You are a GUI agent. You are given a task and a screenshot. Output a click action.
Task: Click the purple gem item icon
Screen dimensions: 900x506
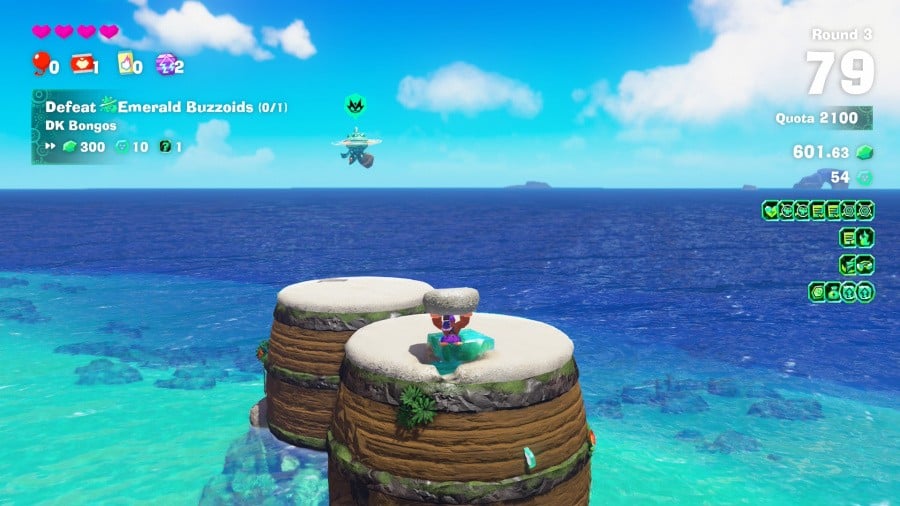pos(166,65)
